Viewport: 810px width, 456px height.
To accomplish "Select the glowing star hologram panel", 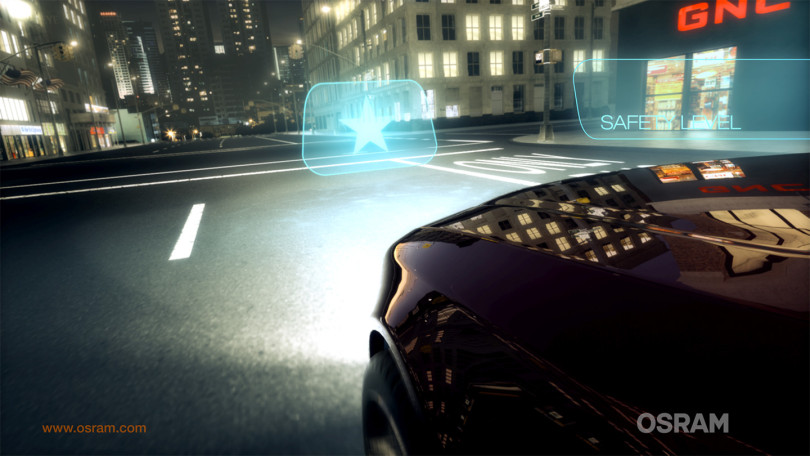I will [368, 126].
